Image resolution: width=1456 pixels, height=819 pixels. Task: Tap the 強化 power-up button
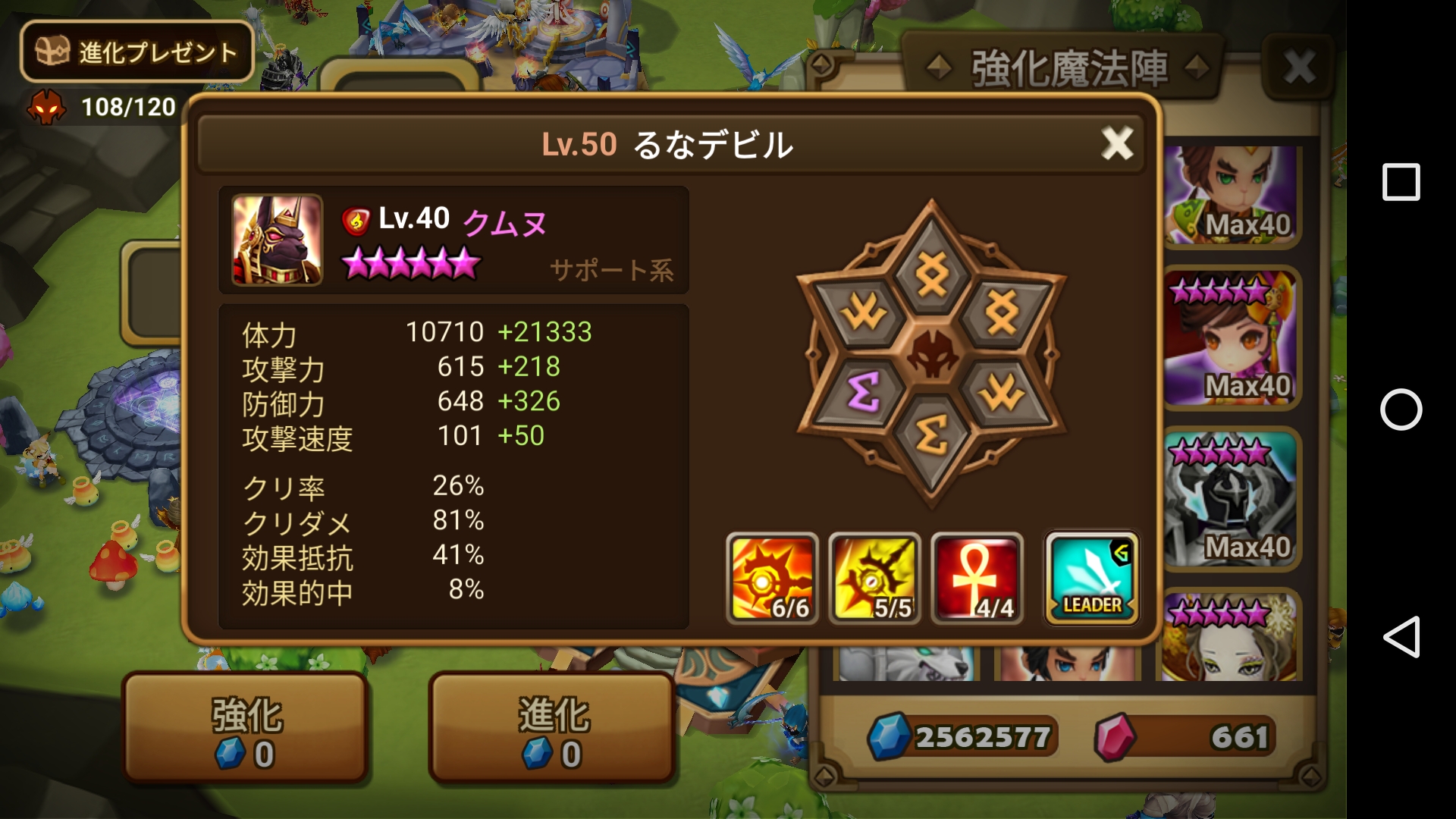point(246,728)
